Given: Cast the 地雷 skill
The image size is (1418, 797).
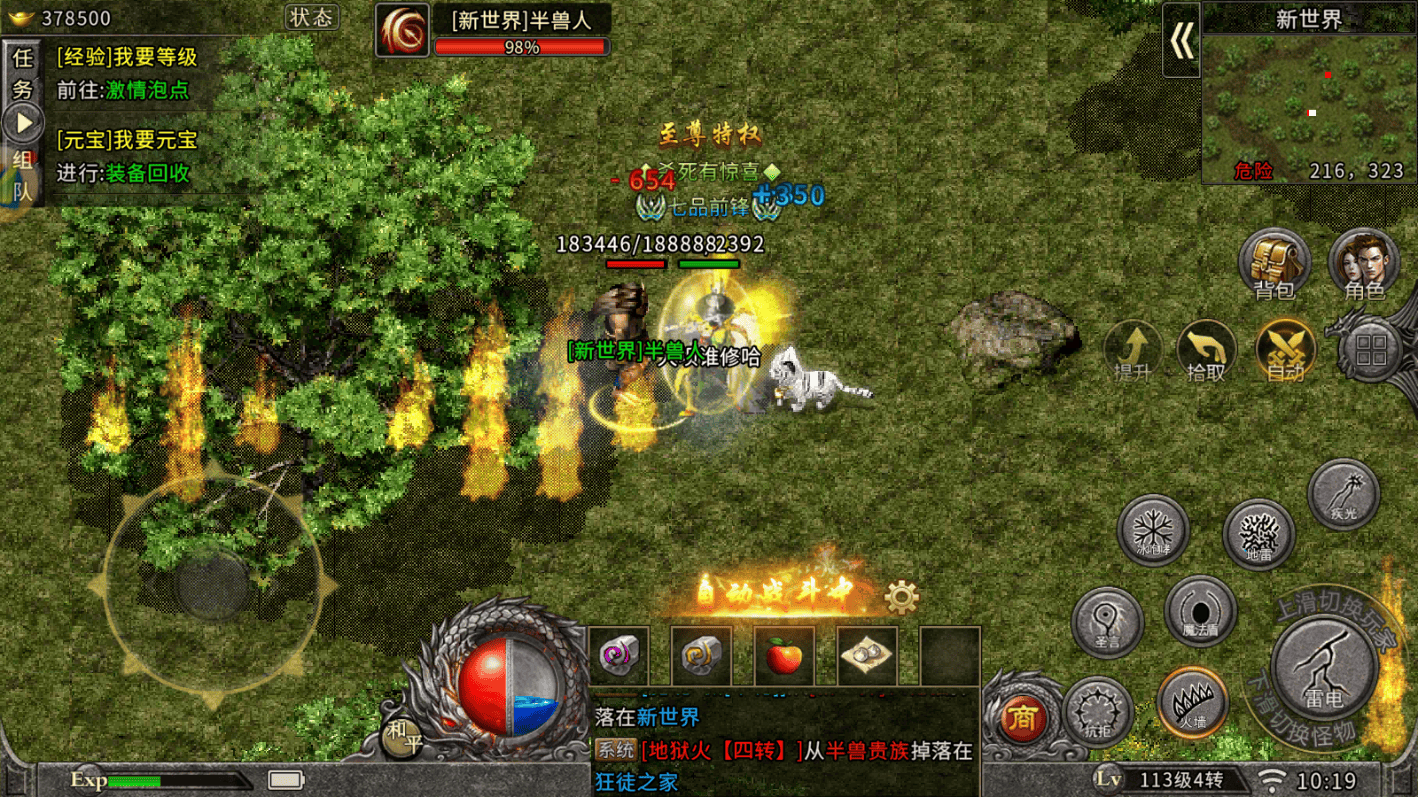Looking at the screenshot, I should [1258, 534].
